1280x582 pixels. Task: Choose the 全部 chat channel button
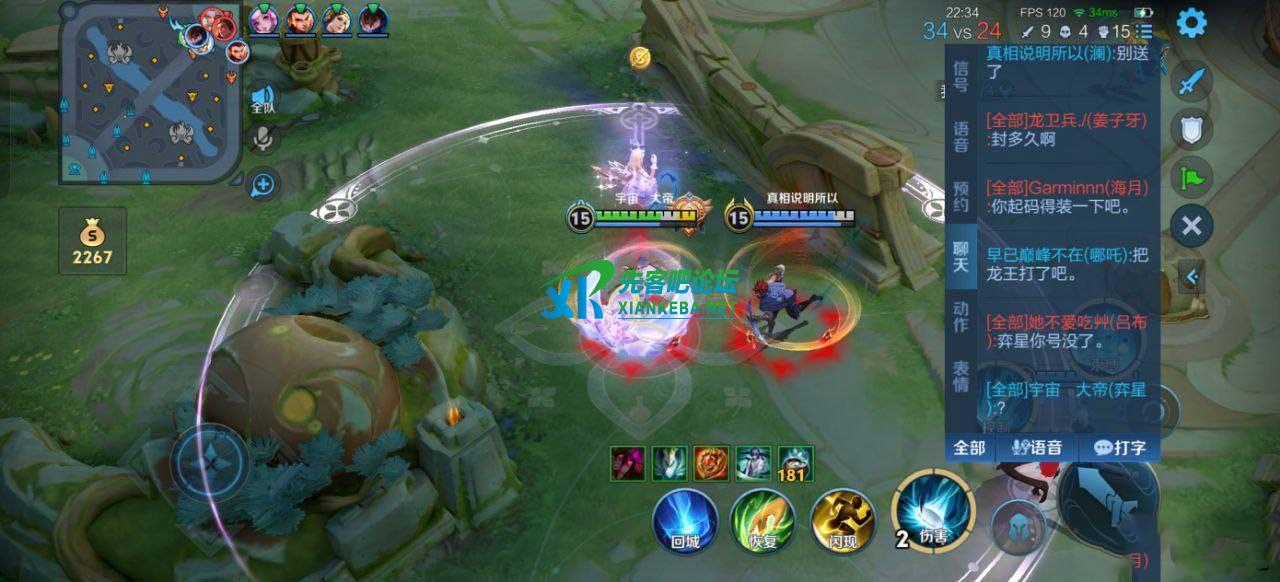[970, 448]
